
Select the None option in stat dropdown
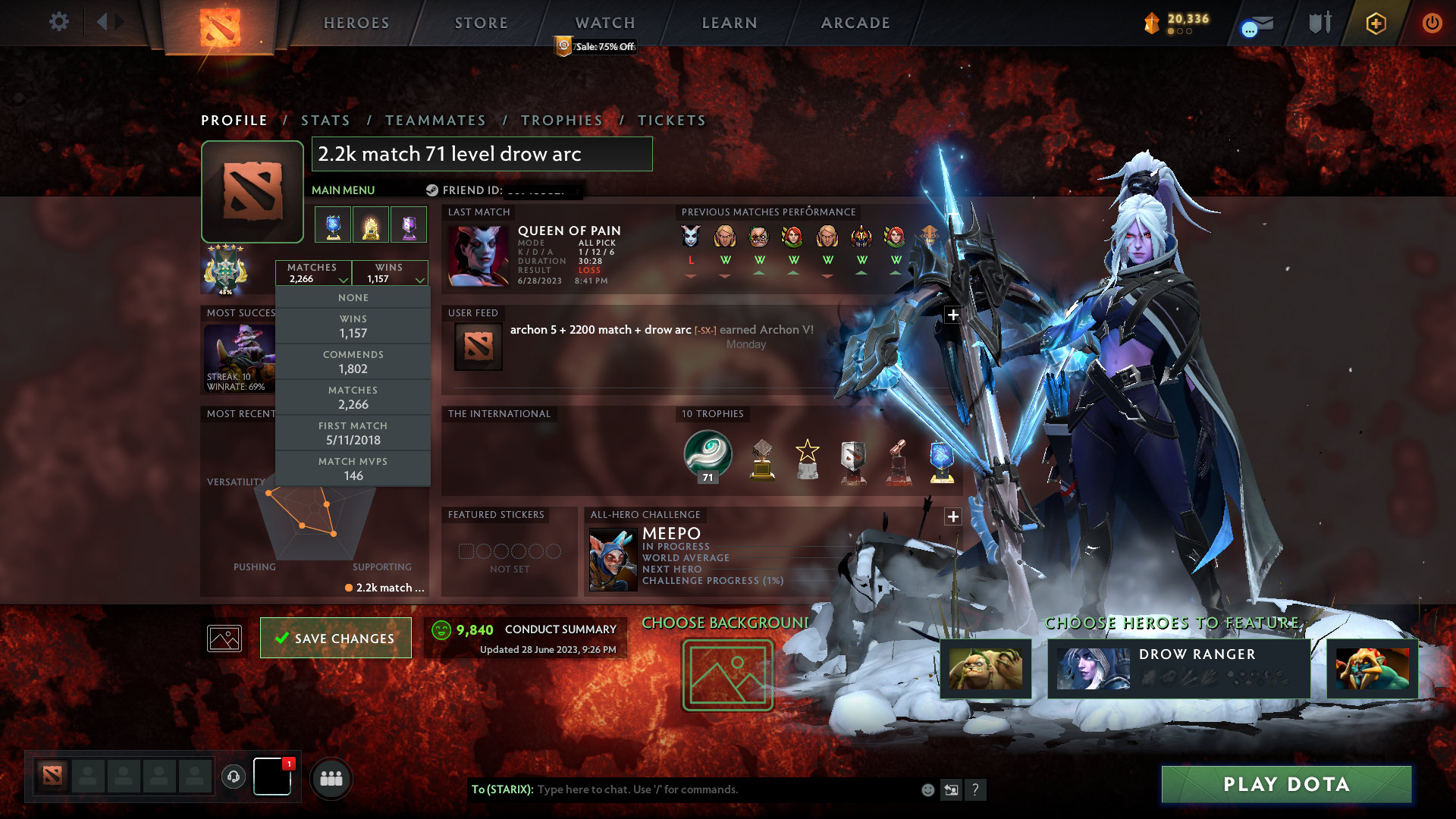coord(353,297)
